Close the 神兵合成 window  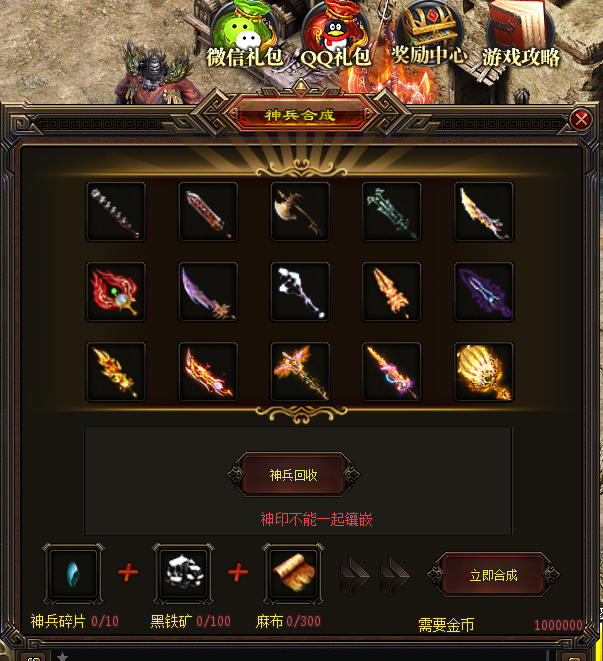[581, 120]
